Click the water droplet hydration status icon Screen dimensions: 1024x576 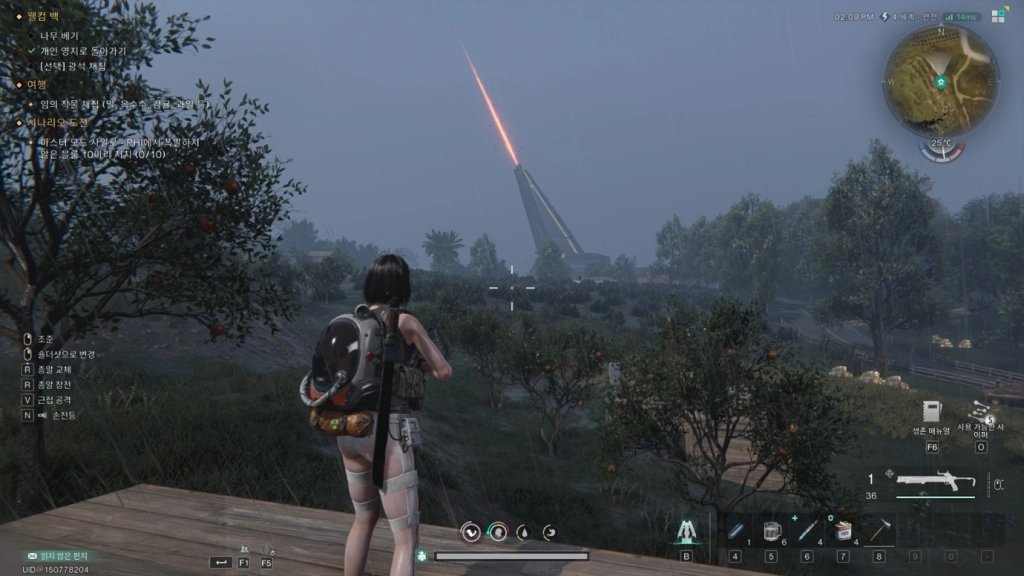tap(522, 533)
